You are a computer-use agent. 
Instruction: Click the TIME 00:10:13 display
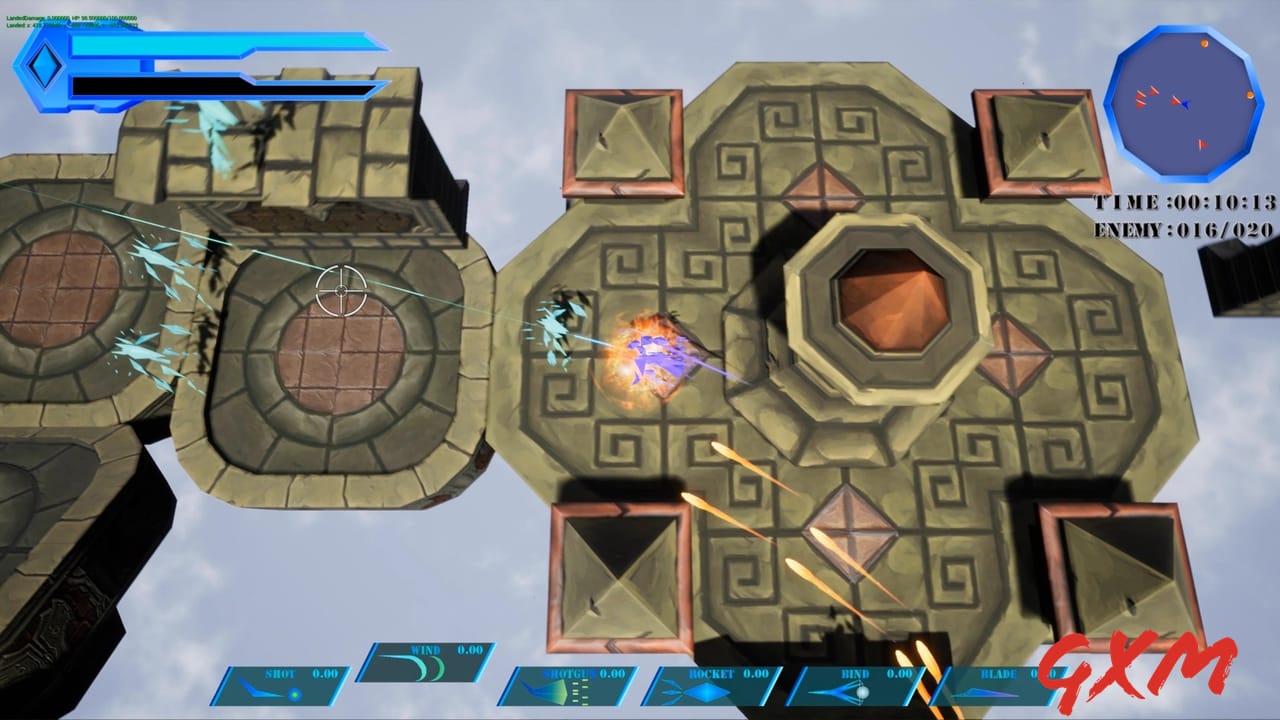point(1183,200)
